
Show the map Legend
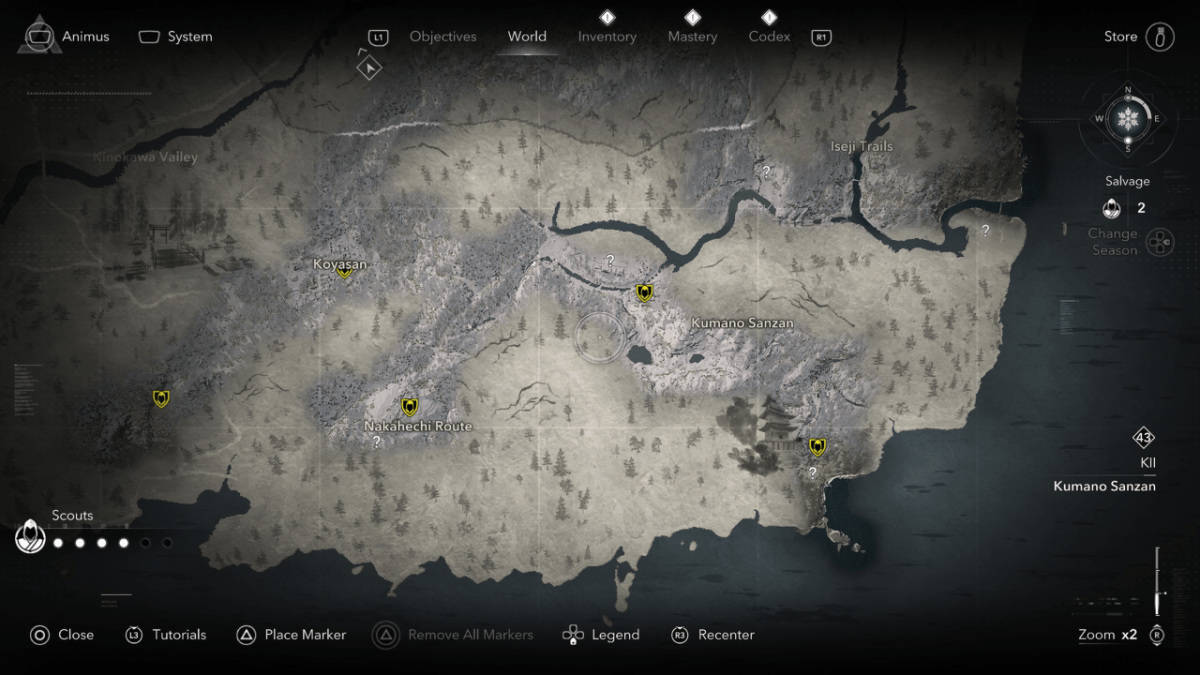pyautogui.click(x=601, y=635)
